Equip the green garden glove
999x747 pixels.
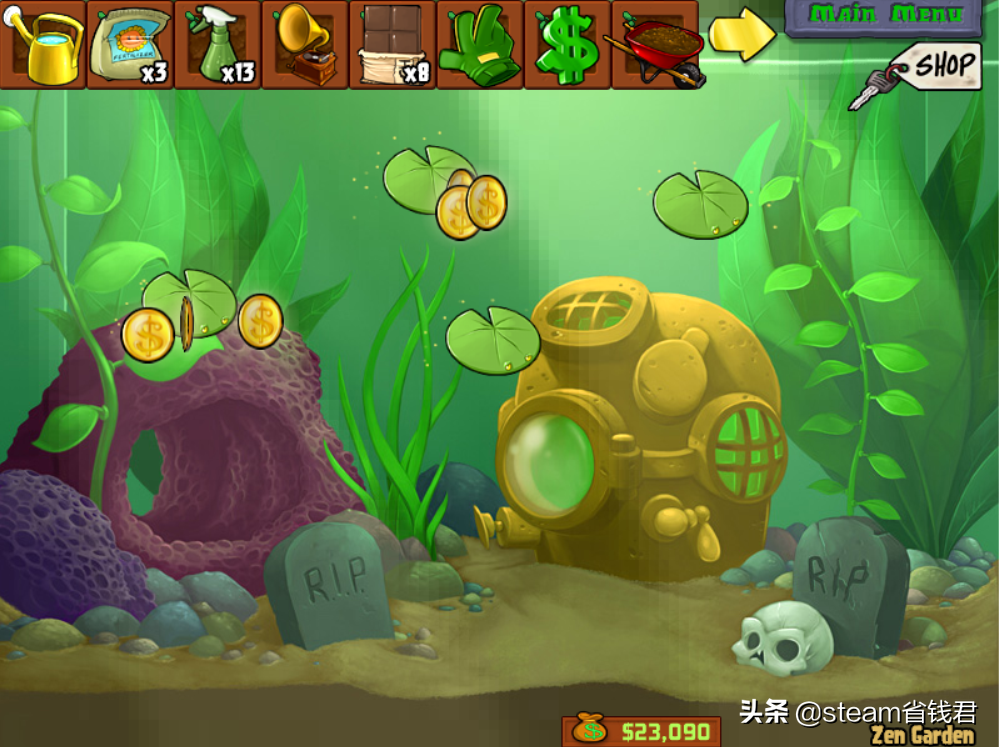[478, 46]
